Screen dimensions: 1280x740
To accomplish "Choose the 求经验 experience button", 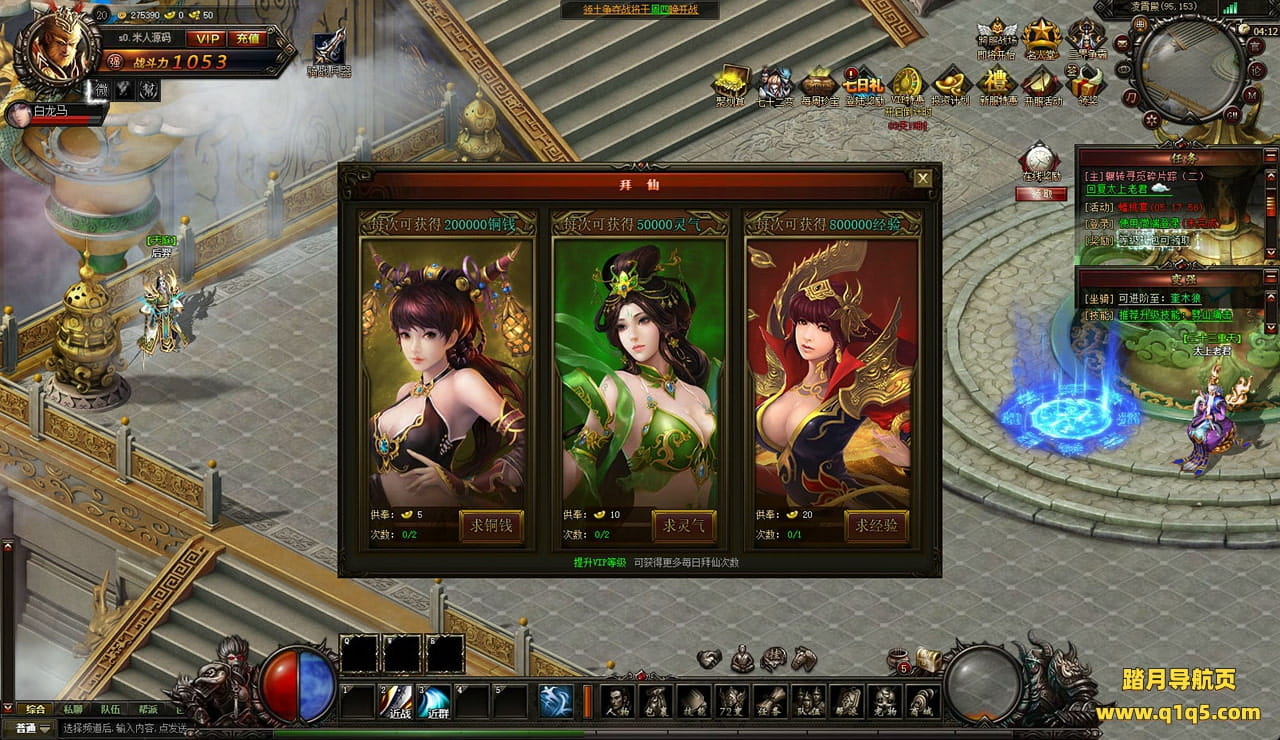I will coord(876,525).
